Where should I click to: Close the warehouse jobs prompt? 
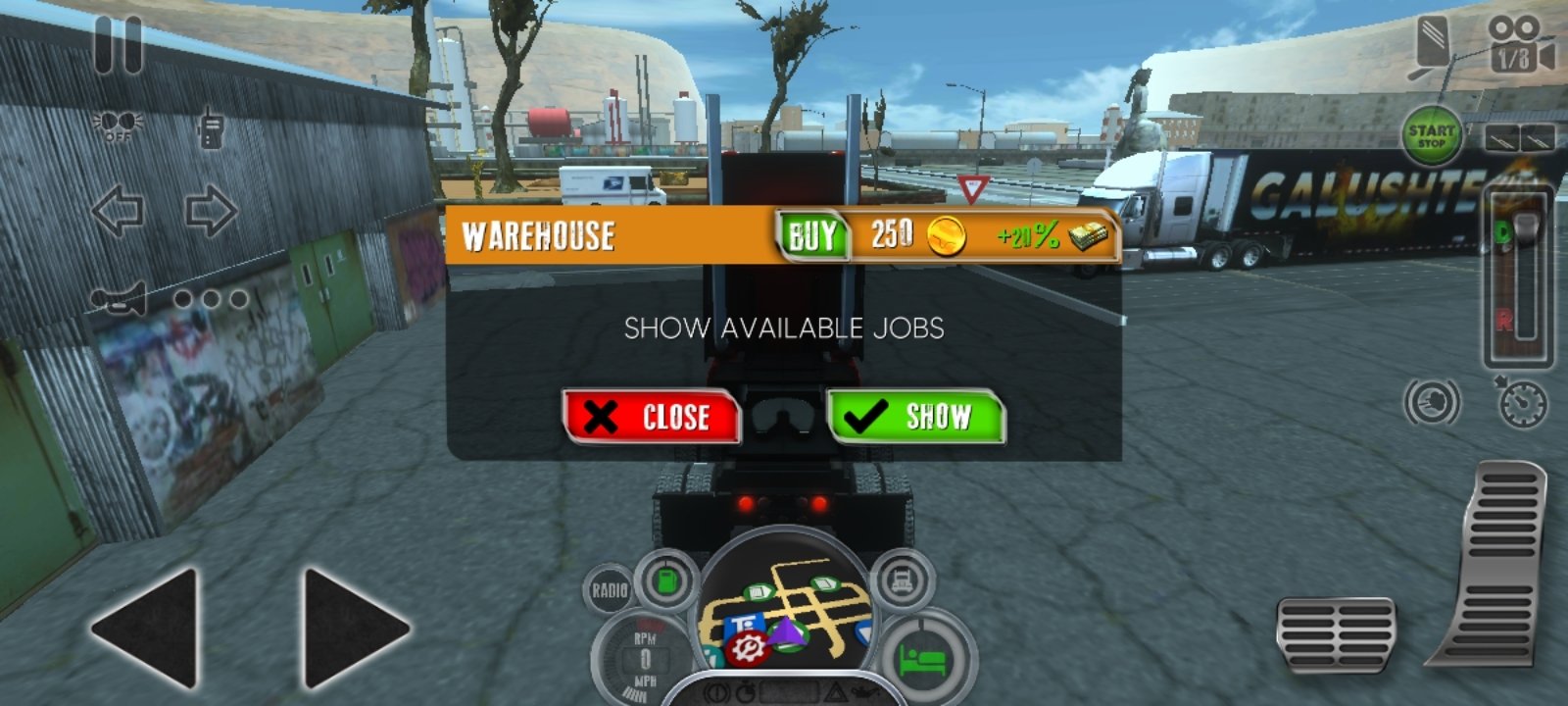point(651,417)
